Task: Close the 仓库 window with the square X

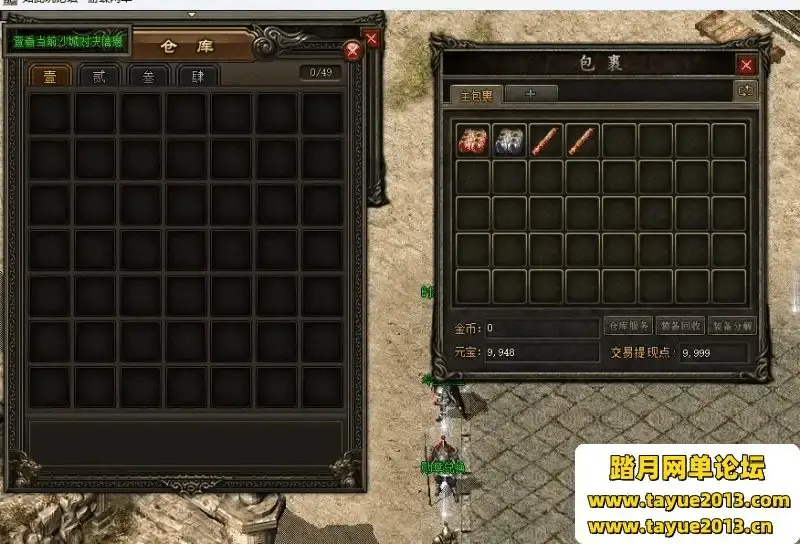Action: 372,39
